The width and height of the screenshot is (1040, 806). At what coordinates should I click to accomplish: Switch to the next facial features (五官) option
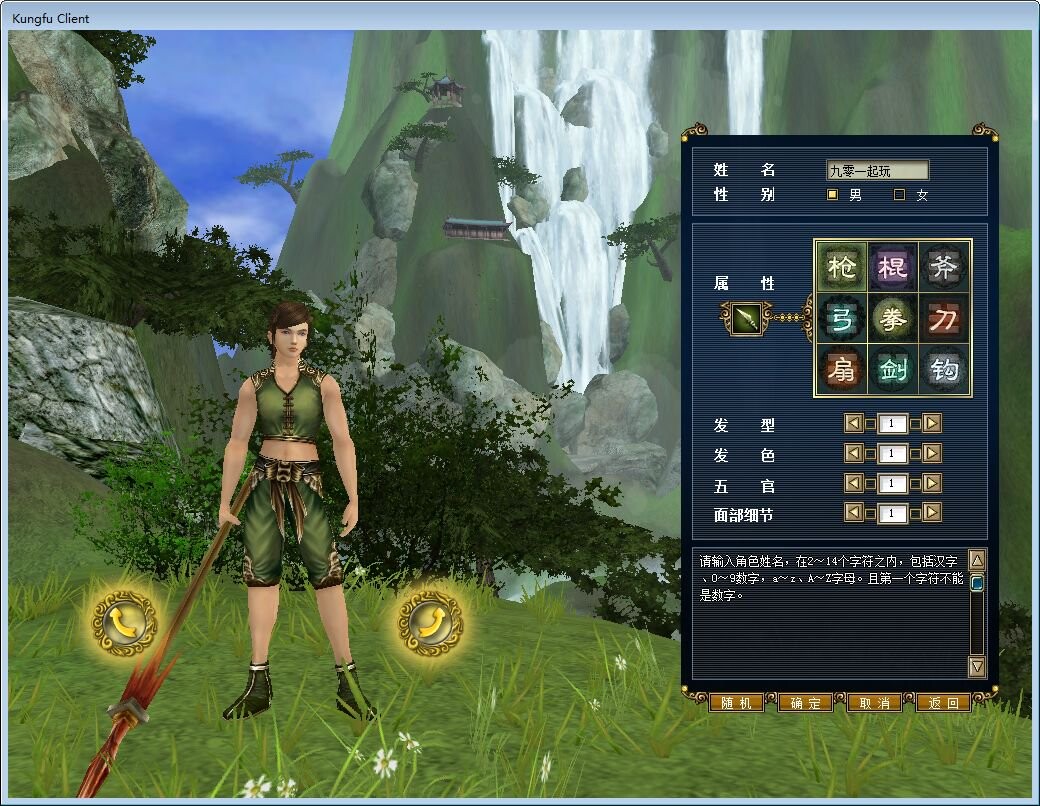pos(932,484)
